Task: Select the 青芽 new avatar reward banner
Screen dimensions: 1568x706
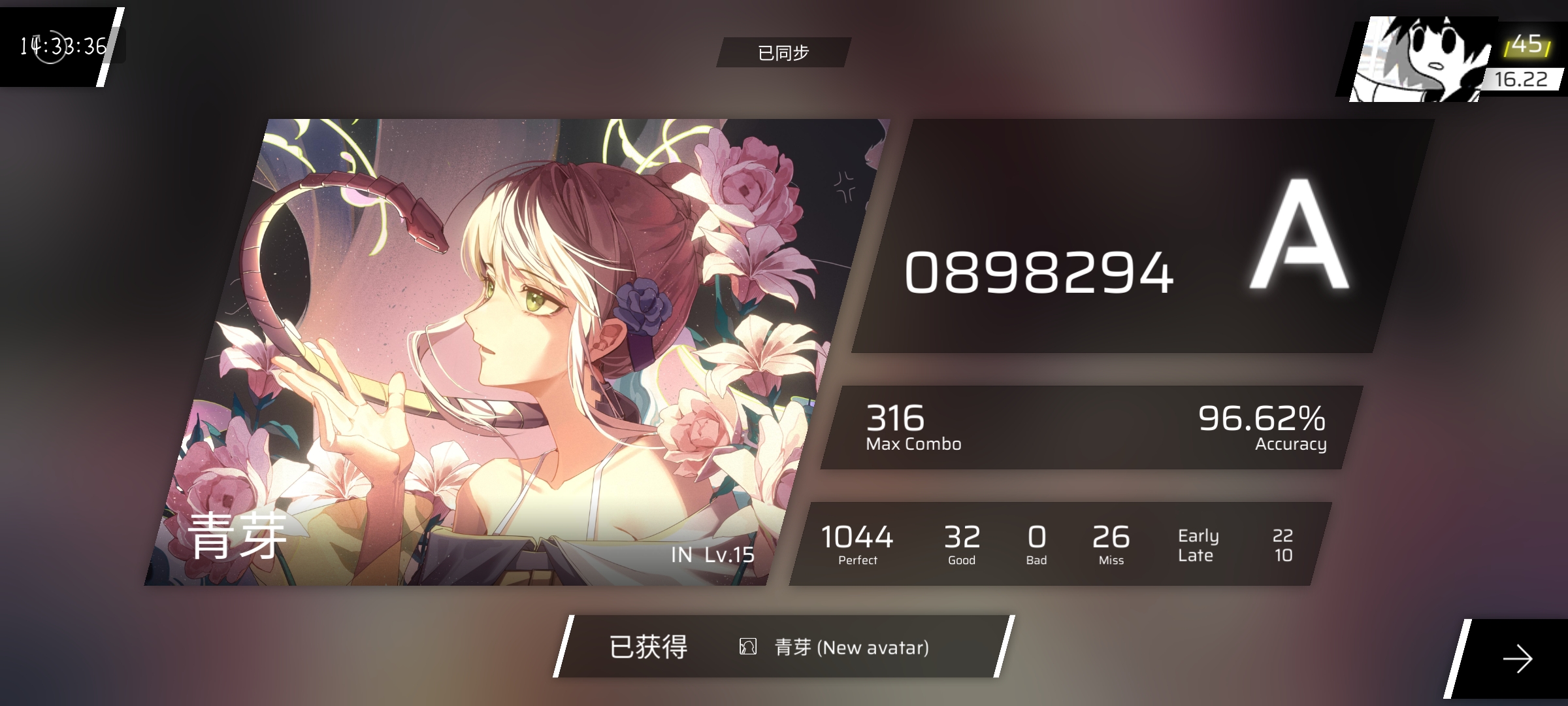Action: pos(784,647)
